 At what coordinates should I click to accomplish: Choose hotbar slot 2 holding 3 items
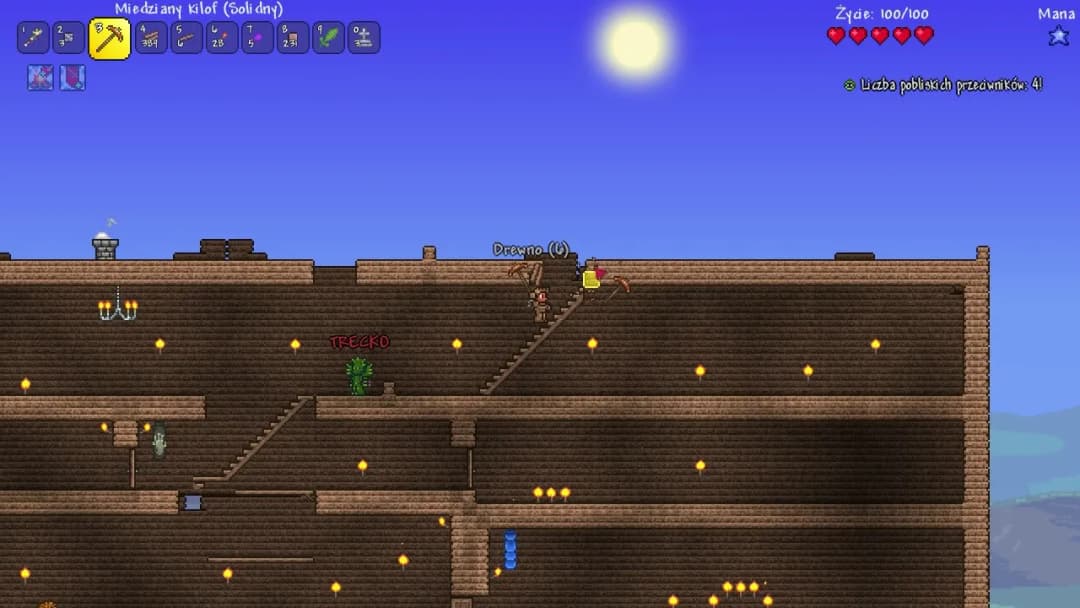click(x=69, y=38)
